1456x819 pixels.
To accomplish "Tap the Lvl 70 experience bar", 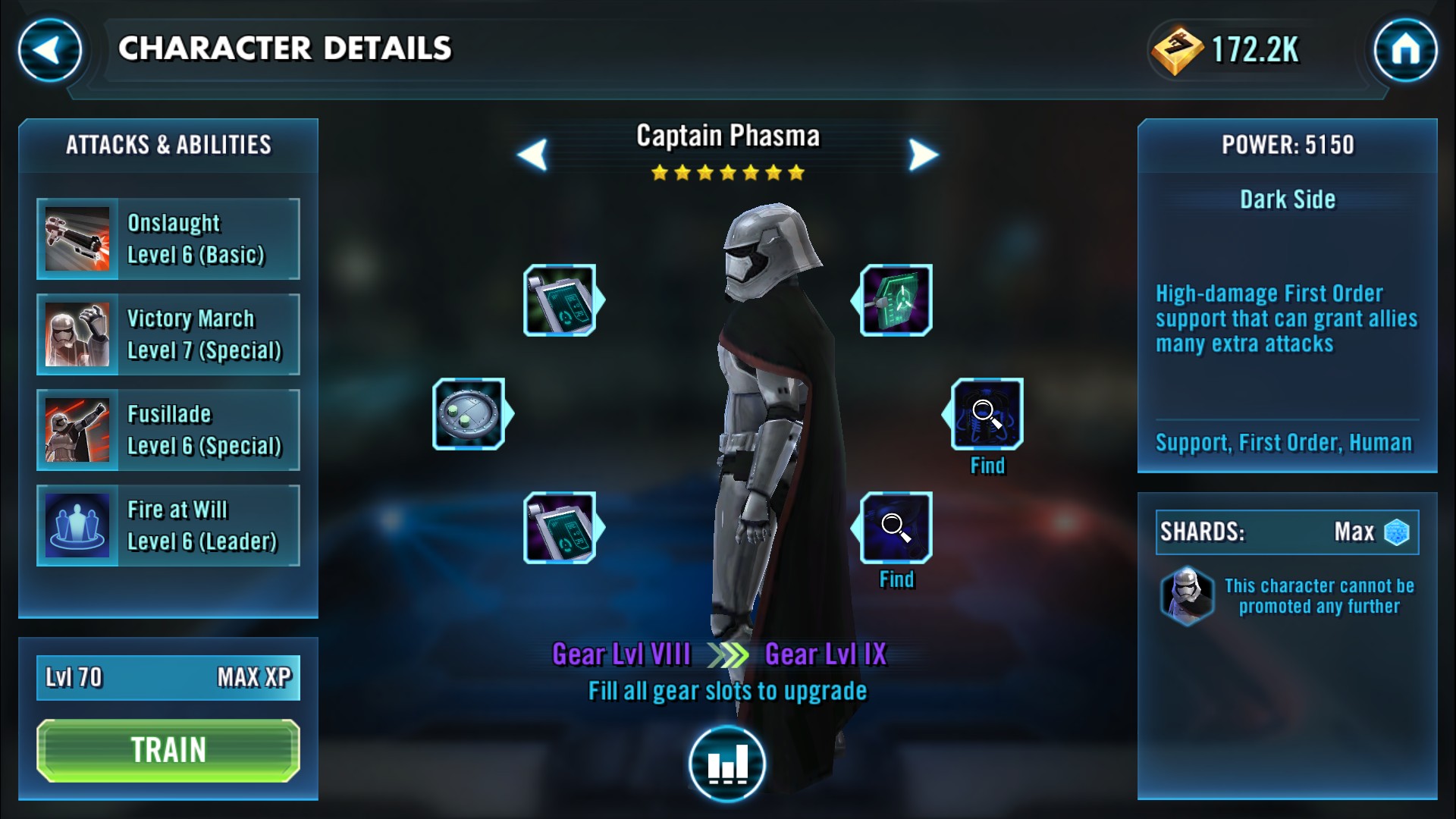I will coord(168,677).
